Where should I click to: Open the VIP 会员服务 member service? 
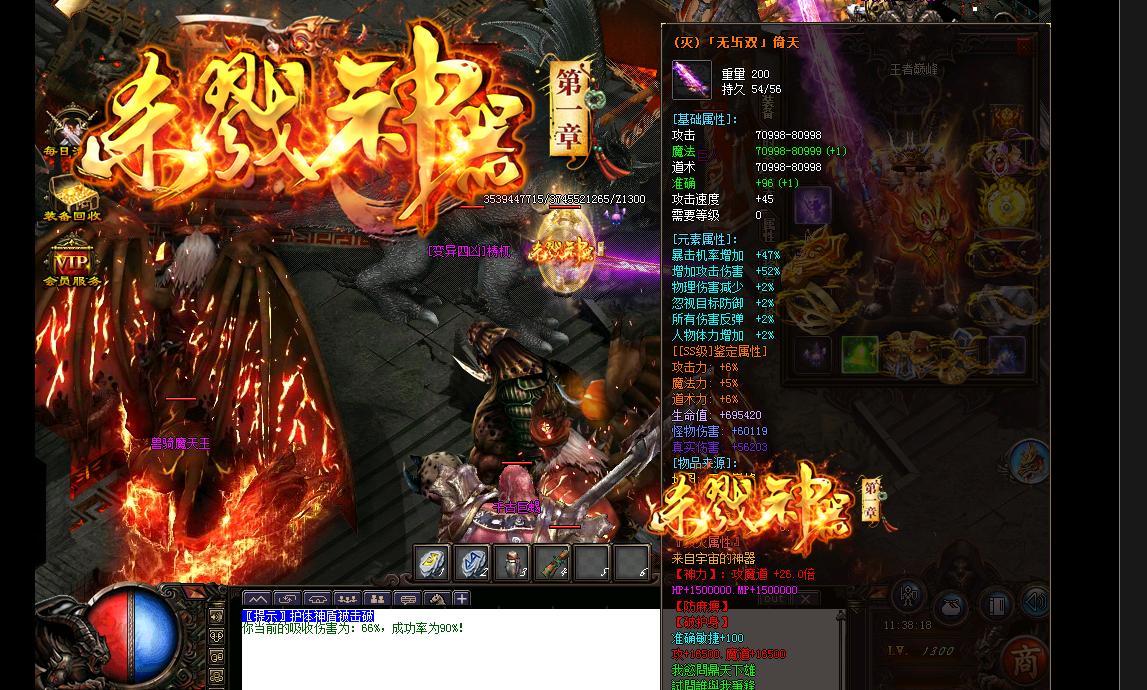click(71, 263)
